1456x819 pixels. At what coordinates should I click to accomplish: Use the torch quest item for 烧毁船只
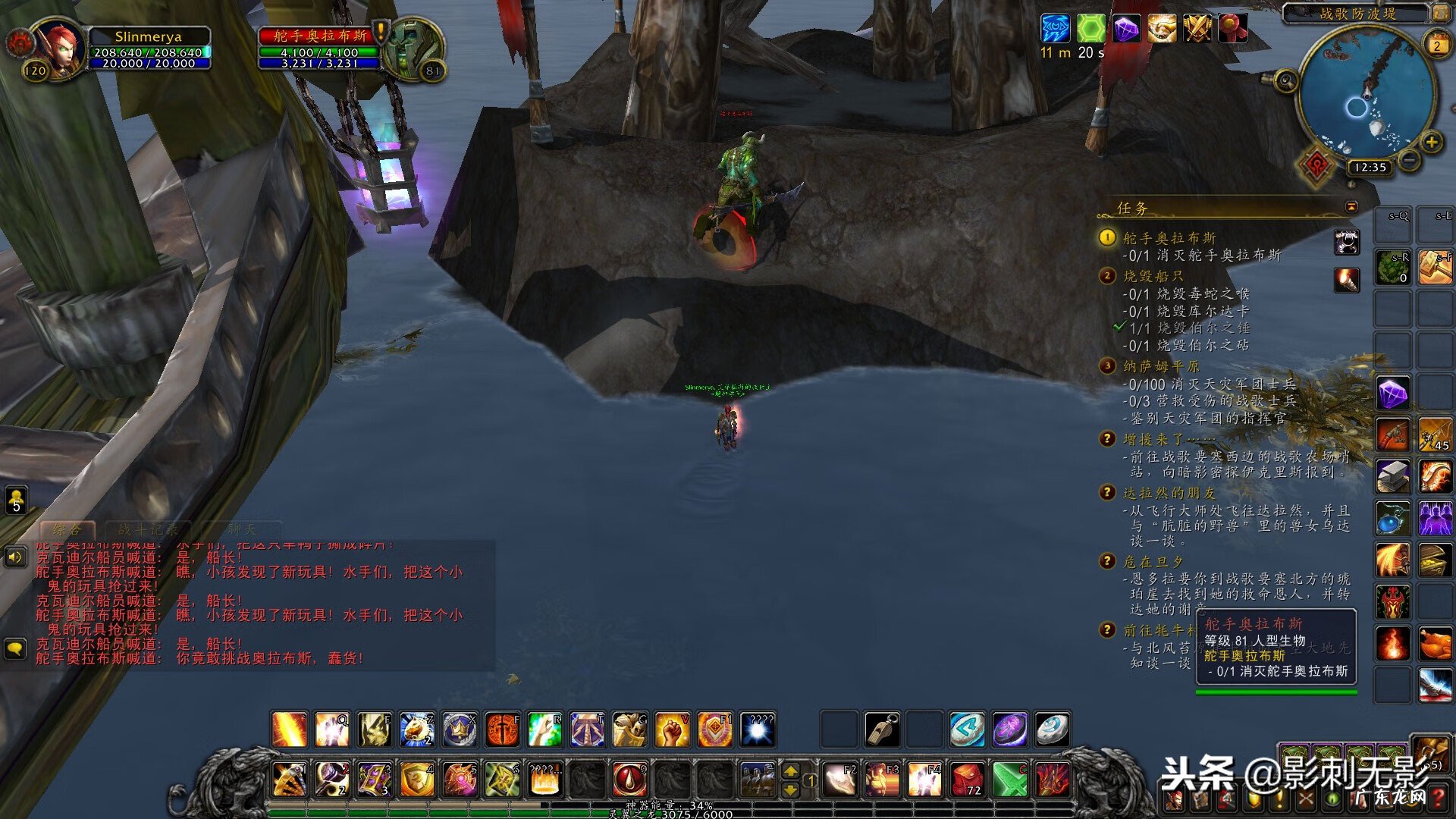[x=1347, y=280]
